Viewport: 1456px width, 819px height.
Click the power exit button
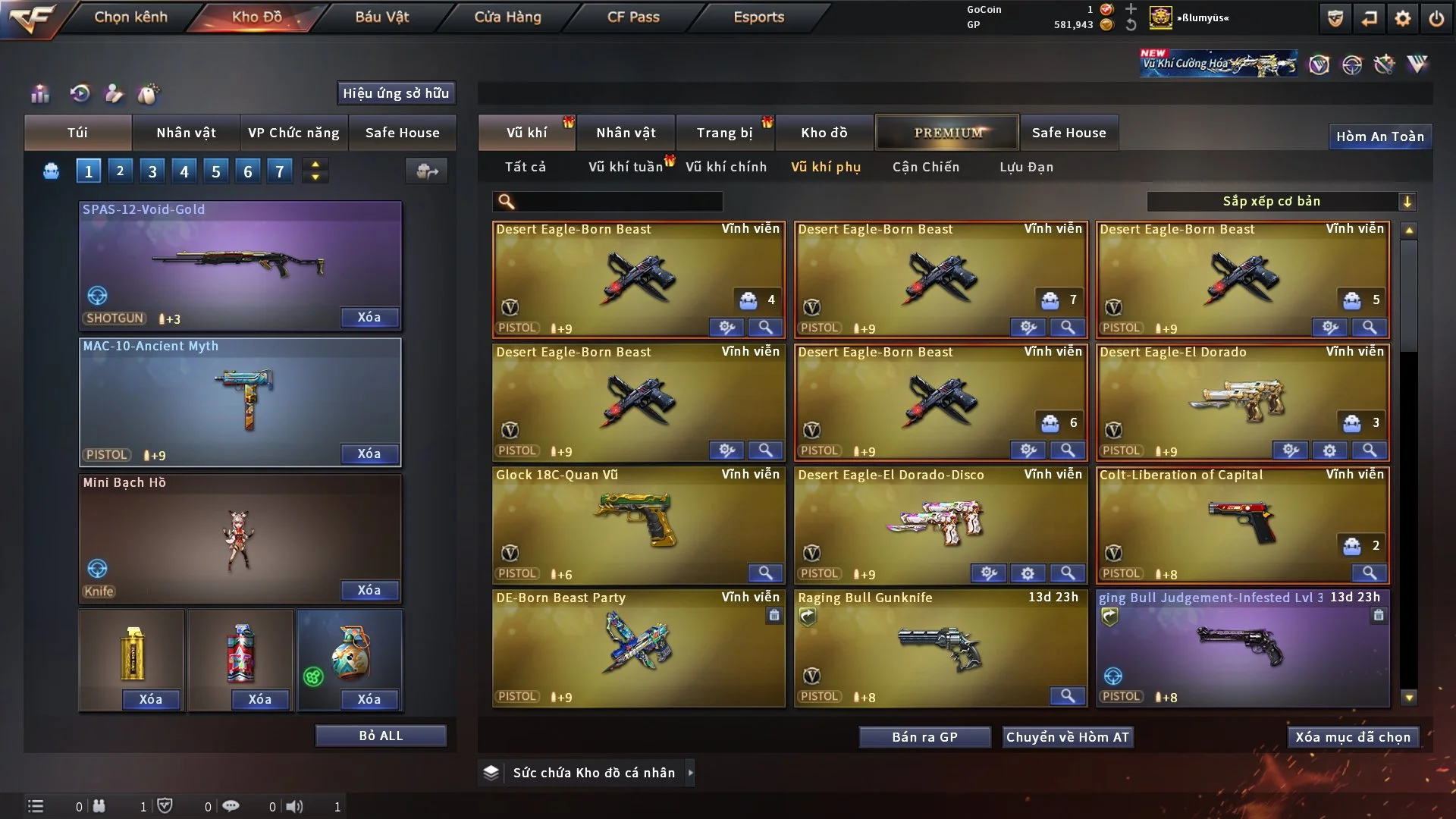pos(1436,18)
